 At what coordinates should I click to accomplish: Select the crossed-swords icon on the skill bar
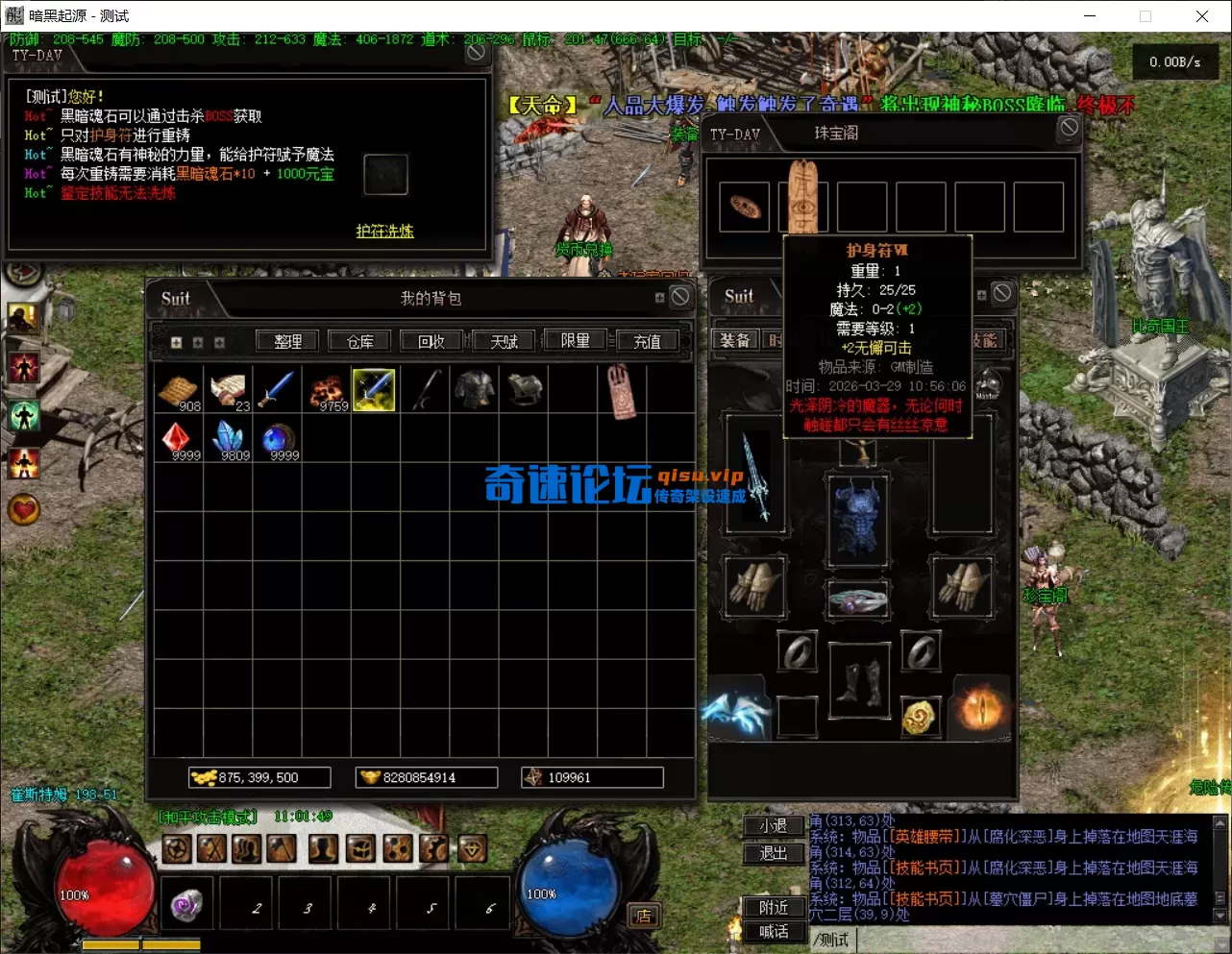click(x=213, y=847)
